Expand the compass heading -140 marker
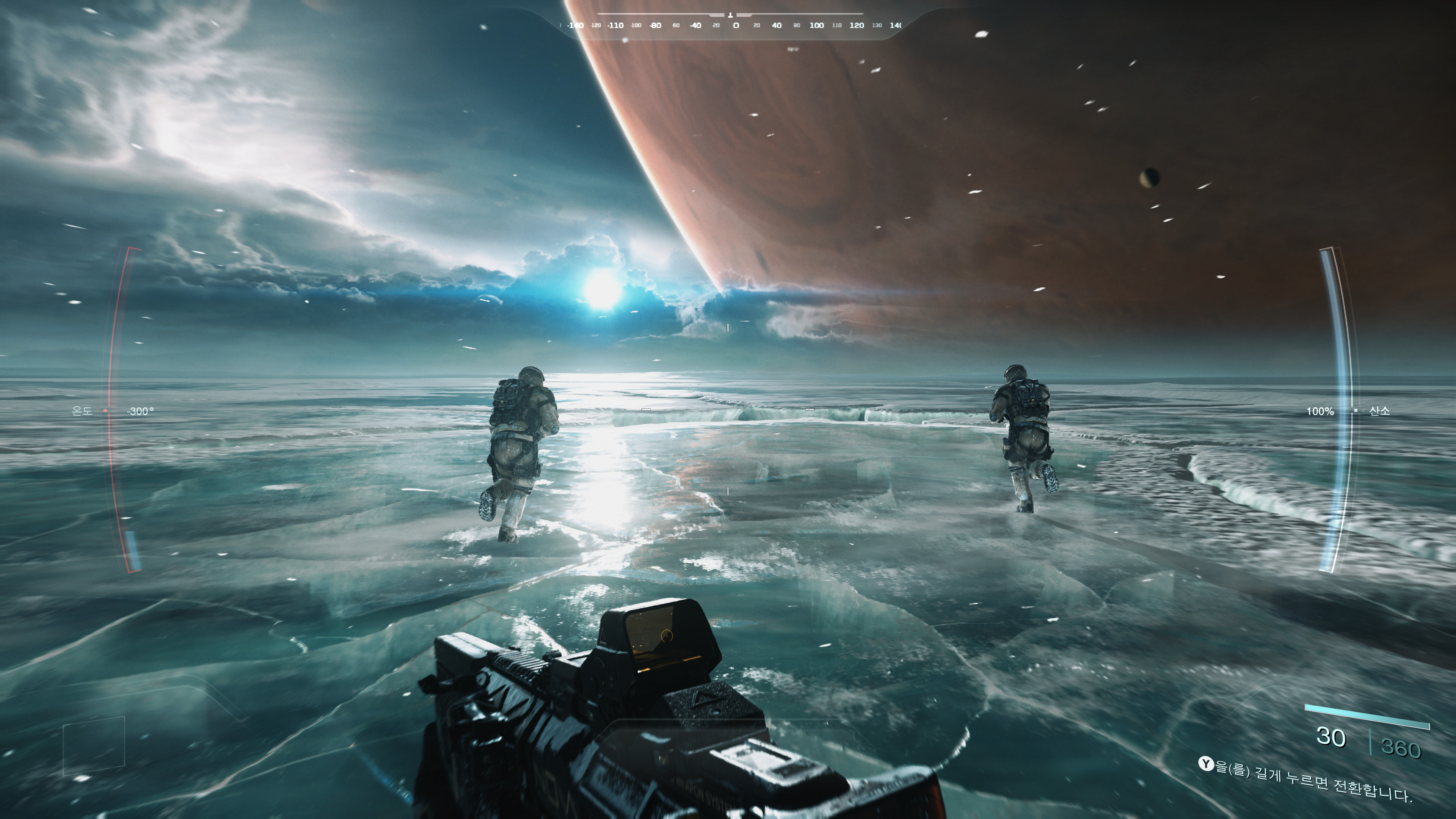 pos(576,25)
